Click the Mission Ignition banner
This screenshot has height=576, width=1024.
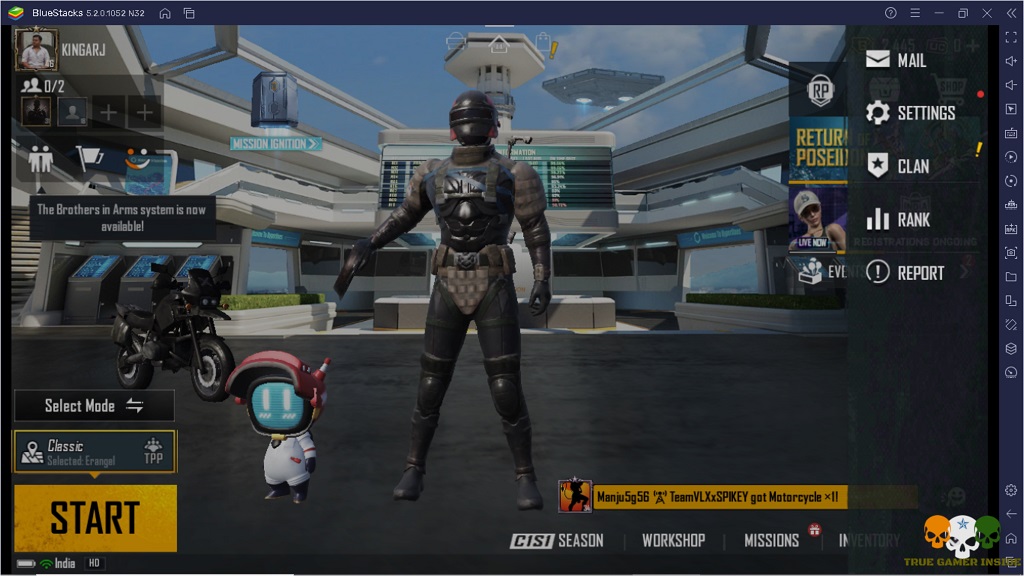(275, 144)
